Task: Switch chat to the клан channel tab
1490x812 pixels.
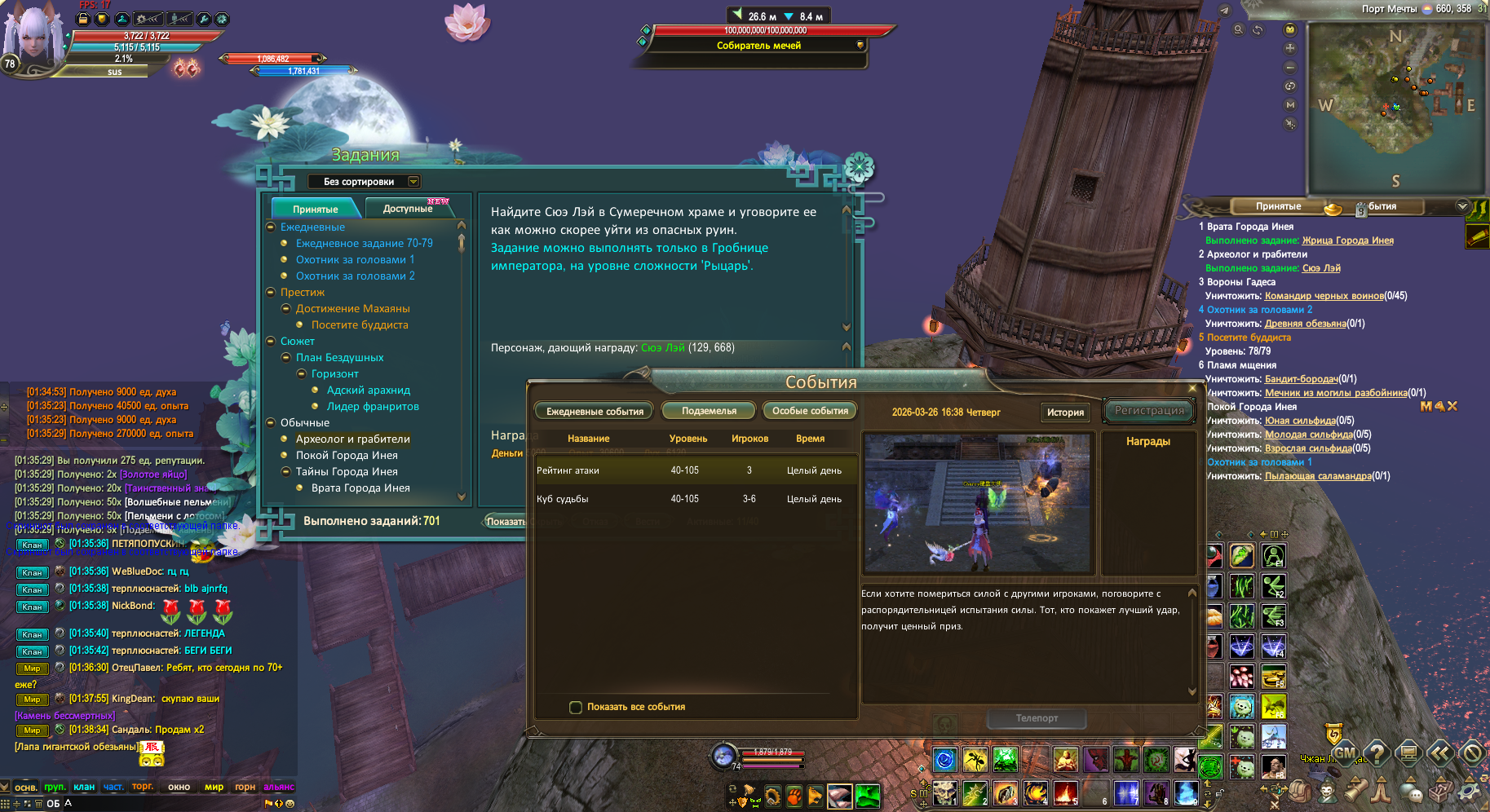Action: pos(84,787)
